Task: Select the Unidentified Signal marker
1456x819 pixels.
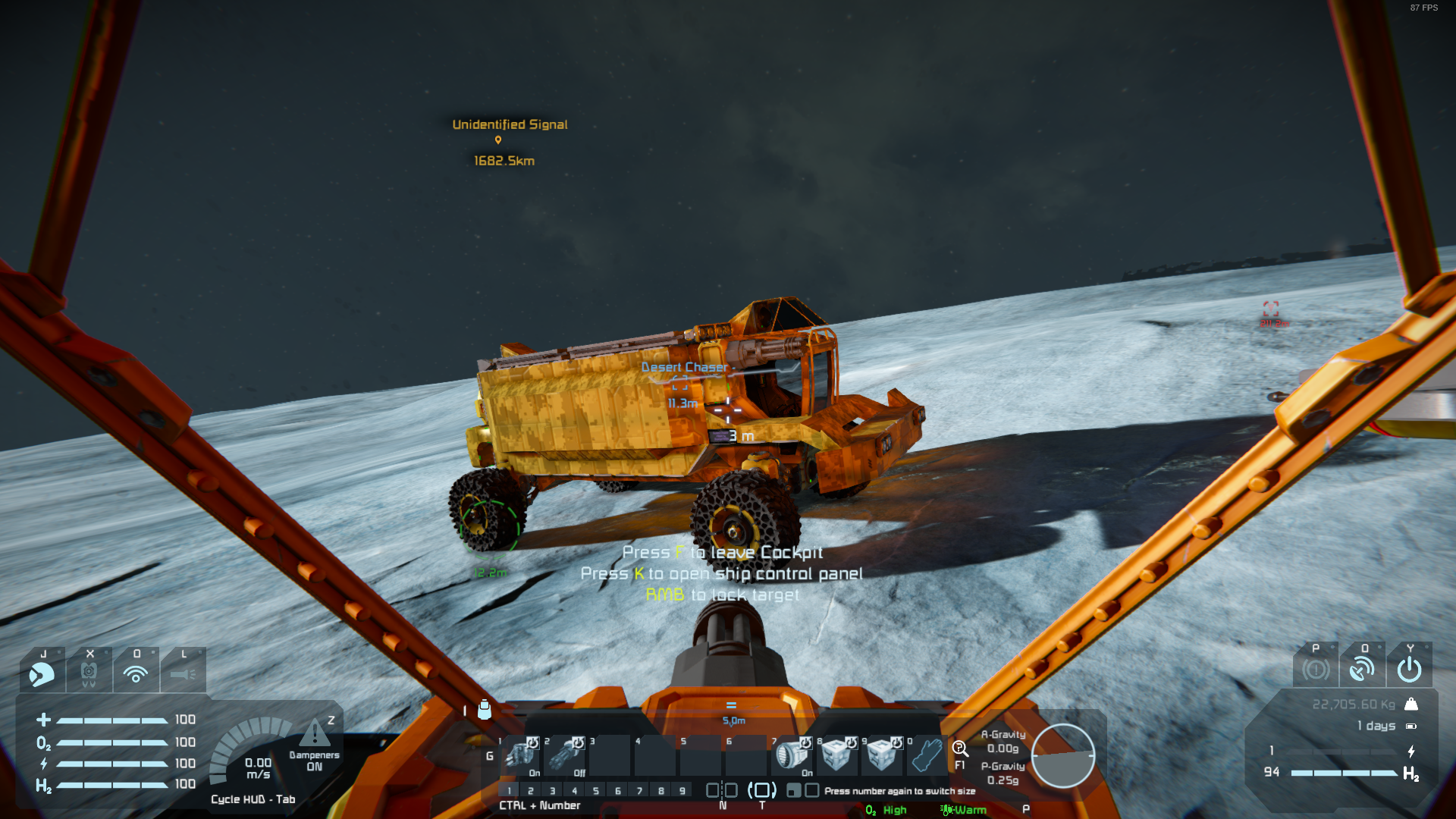Action: pyautogui.click(x=498, y=140)
